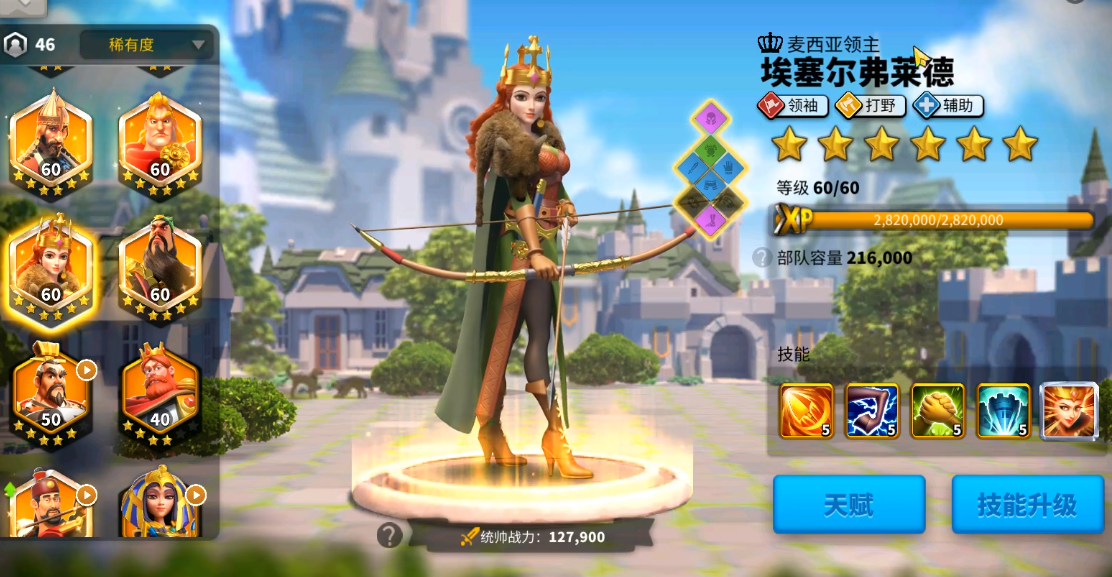The width and height of the screenshot is (1112, 577).
Task: Open the 天赋 talents screen
Action: click(x=848, y=504)
